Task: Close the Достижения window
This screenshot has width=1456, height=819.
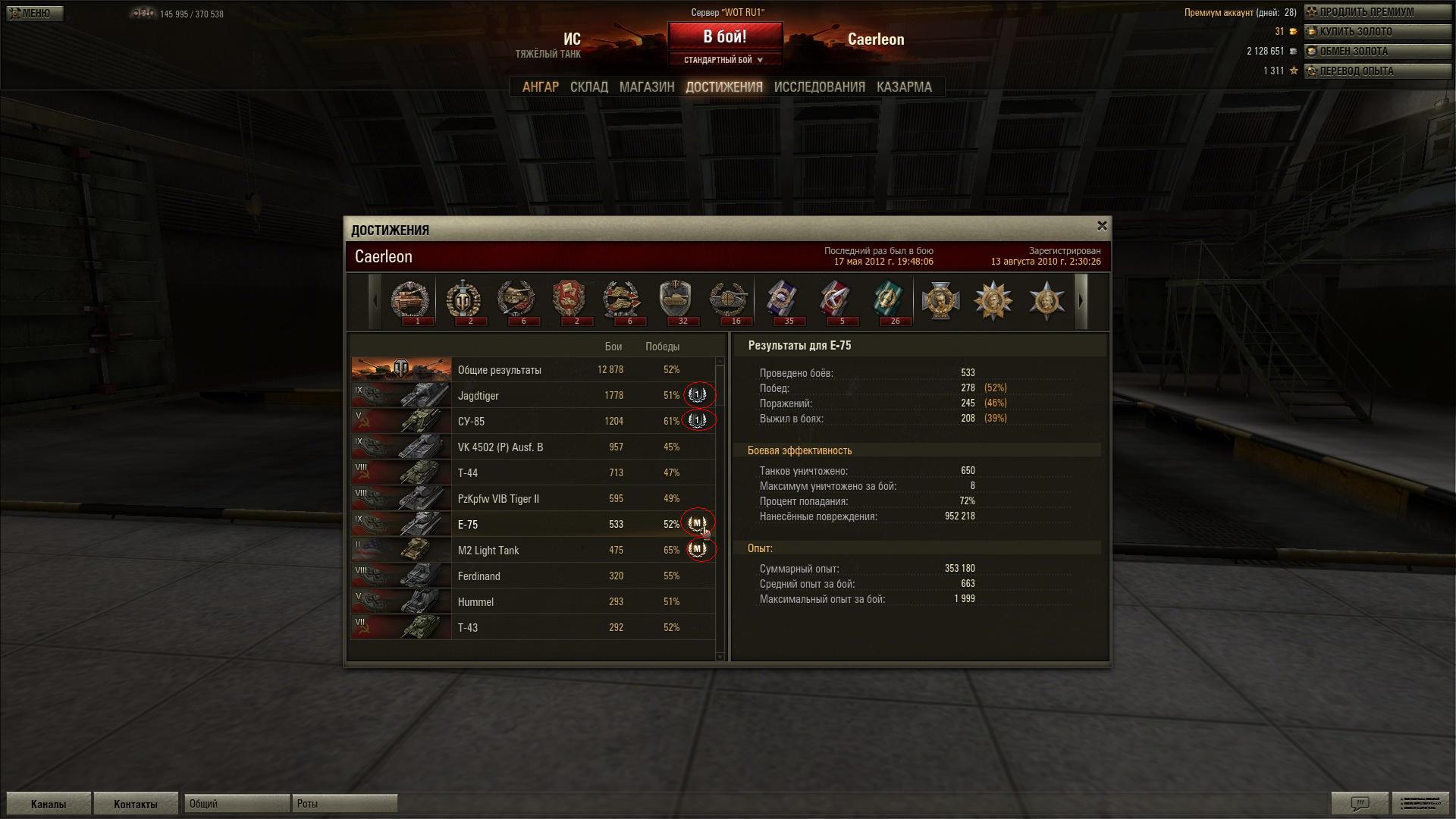Action: coord(1102,226)
